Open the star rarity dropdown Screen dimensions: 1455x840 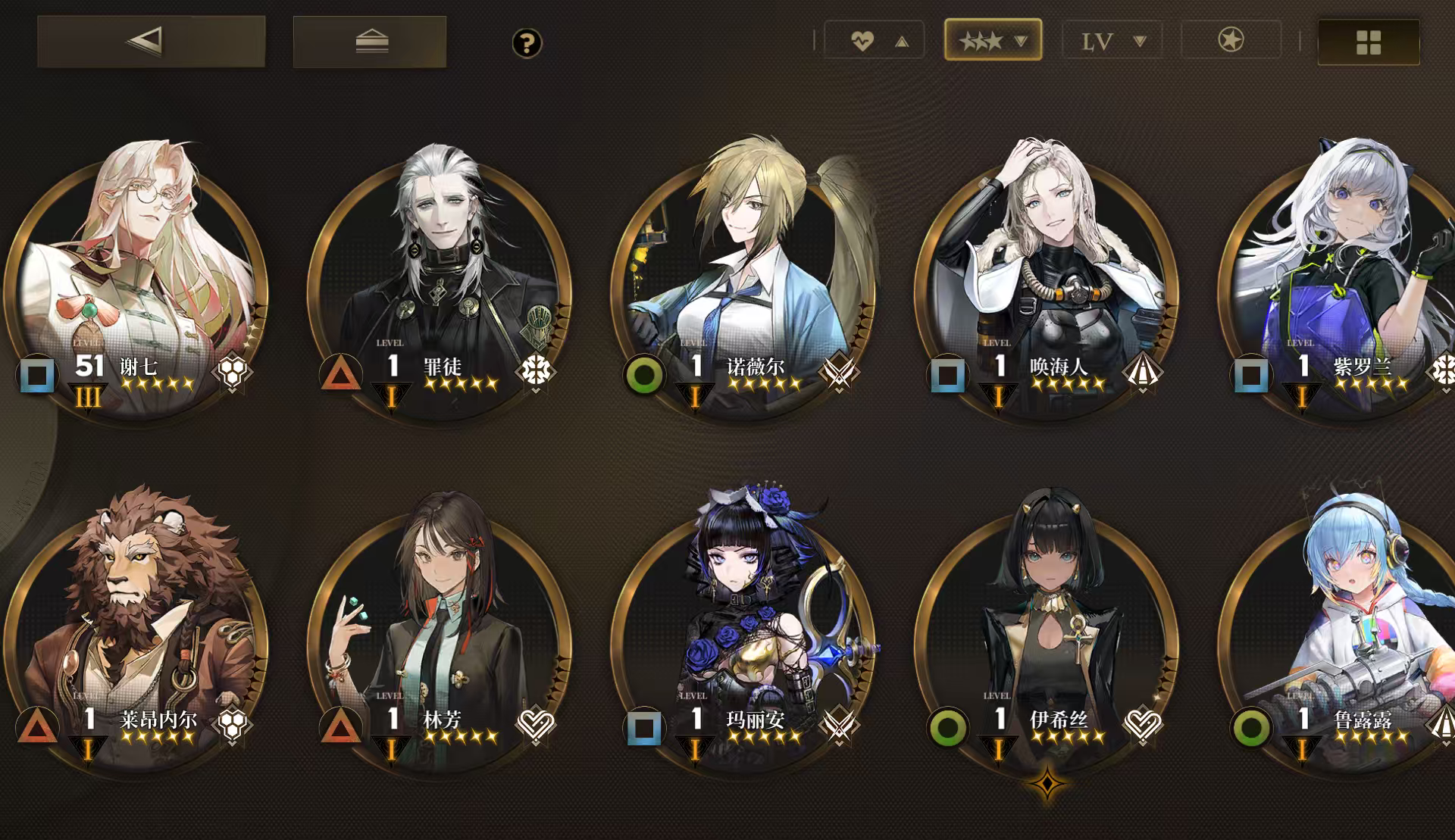click(993, 39)
